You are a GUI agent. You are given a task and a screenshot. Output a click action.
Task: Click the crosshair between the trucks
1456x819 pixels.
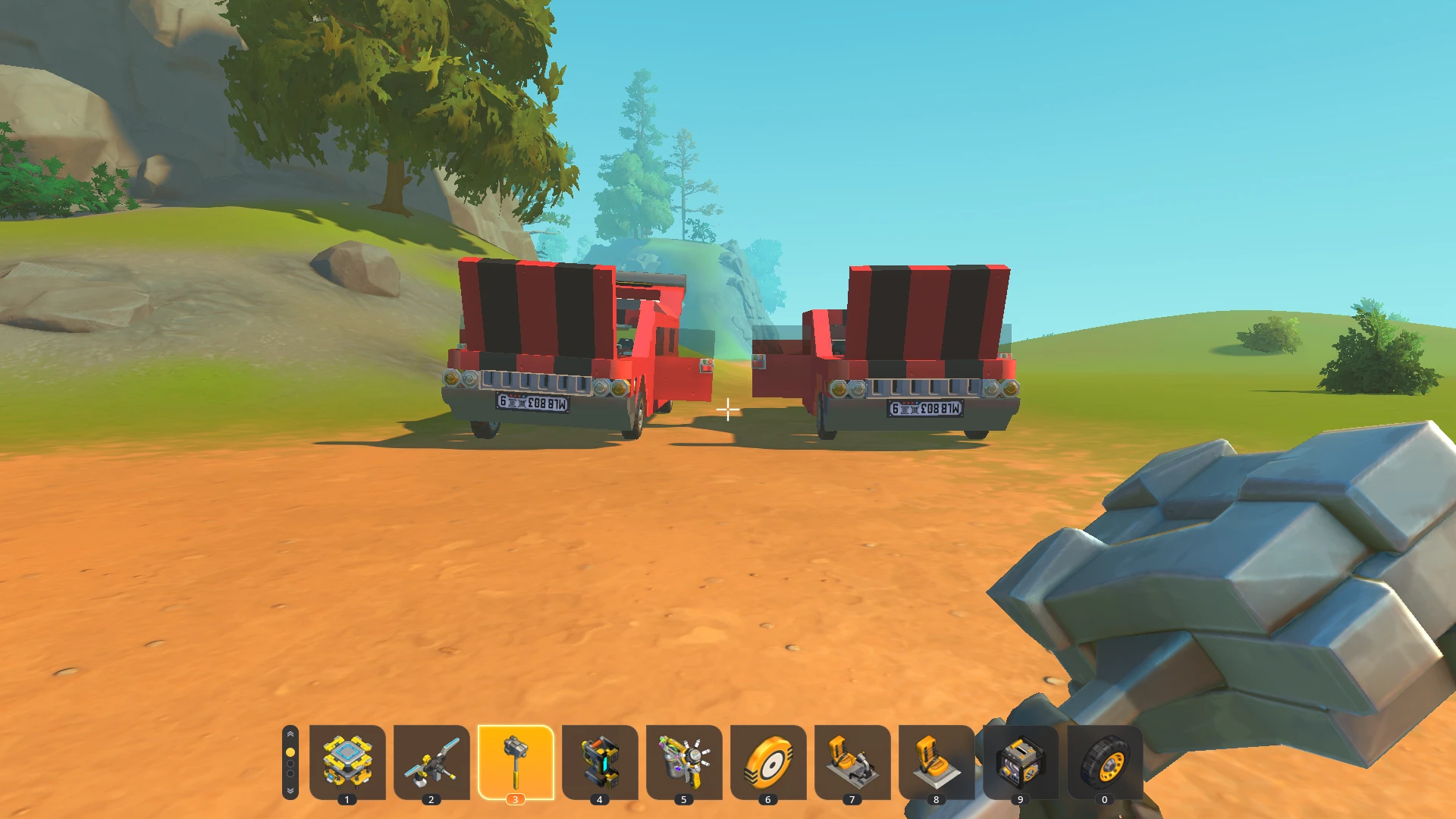(728, 410)
